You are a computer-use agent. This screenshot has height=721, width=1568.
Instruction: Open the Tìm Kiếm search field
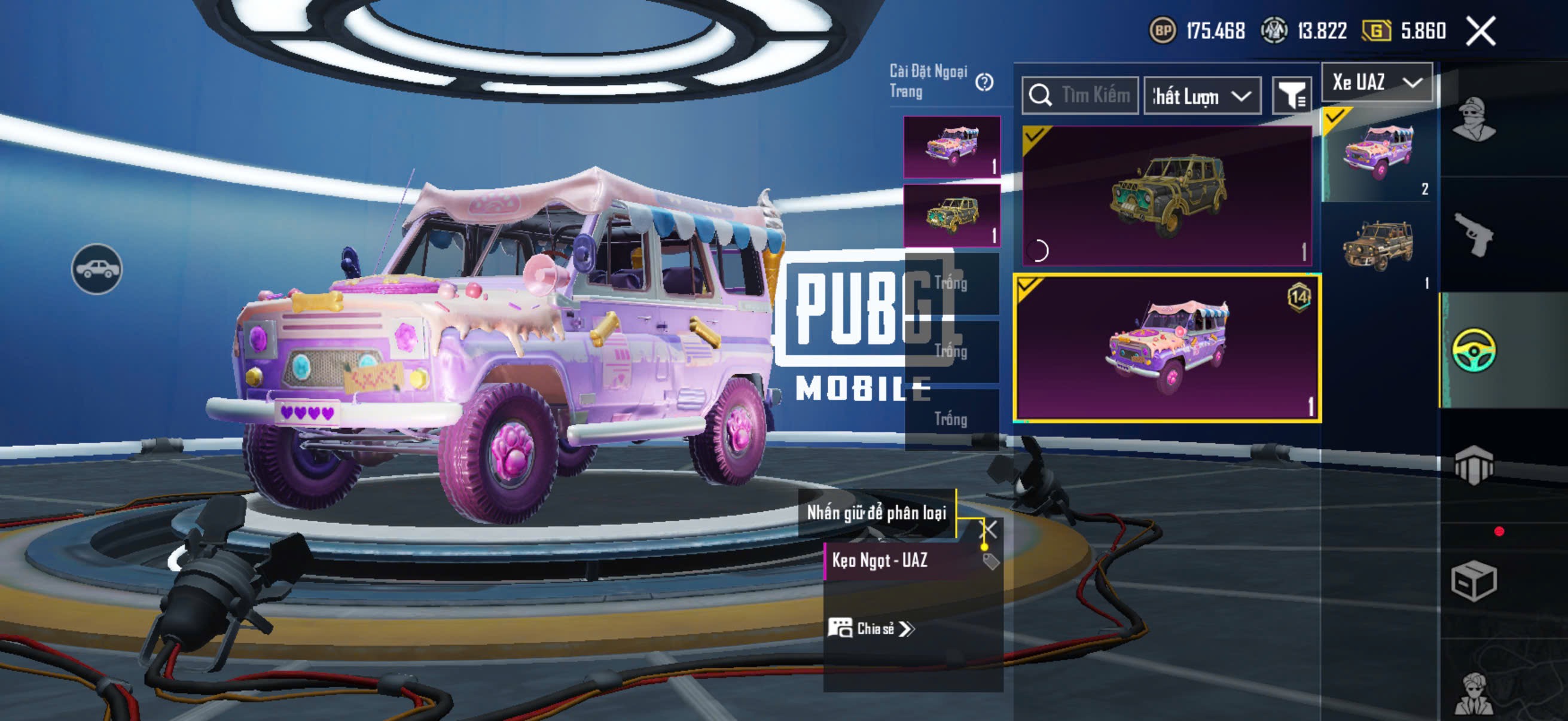[x=1081, y=96]
